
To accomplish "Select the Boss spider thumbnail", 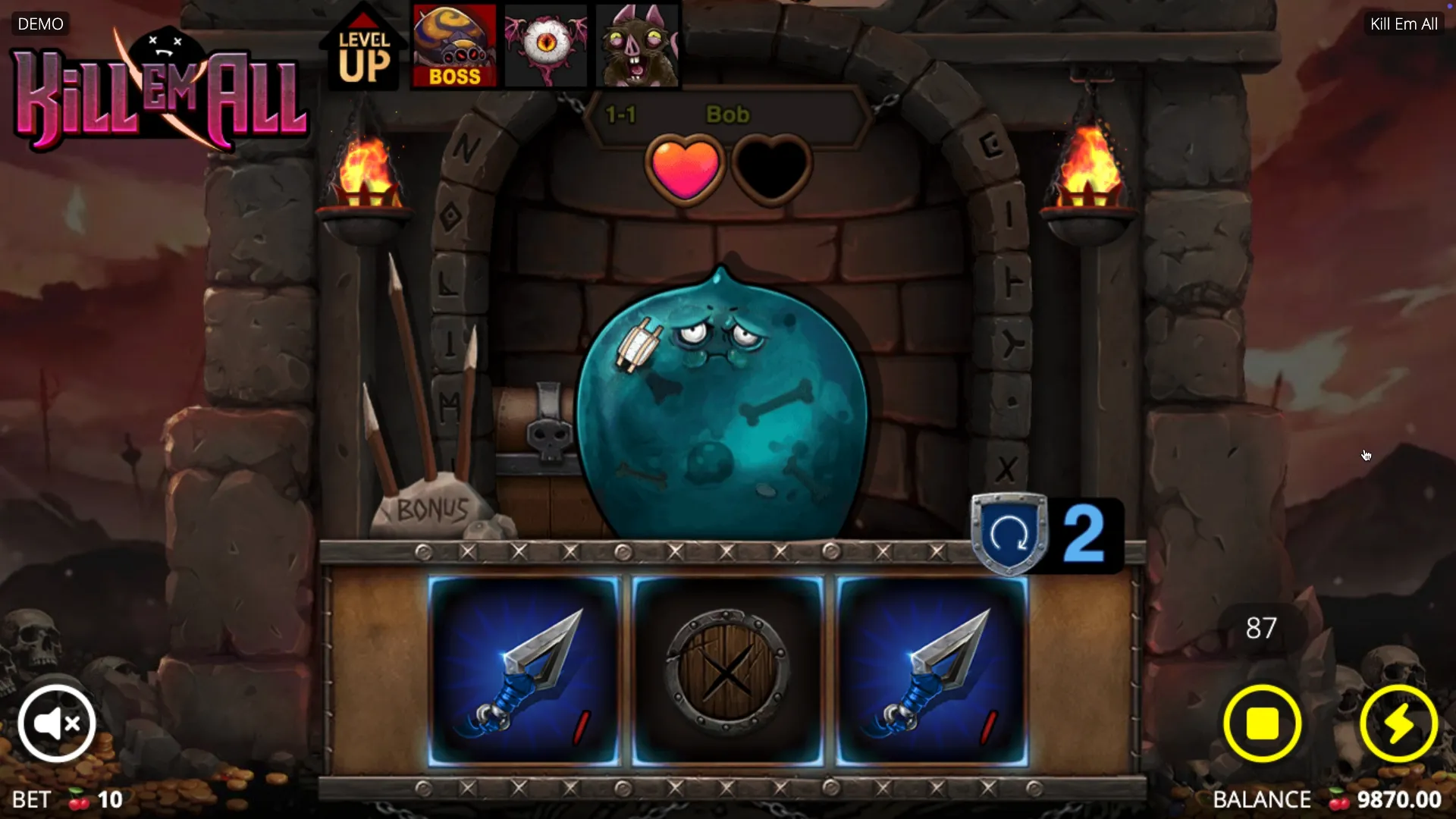I will click(454, 47).
